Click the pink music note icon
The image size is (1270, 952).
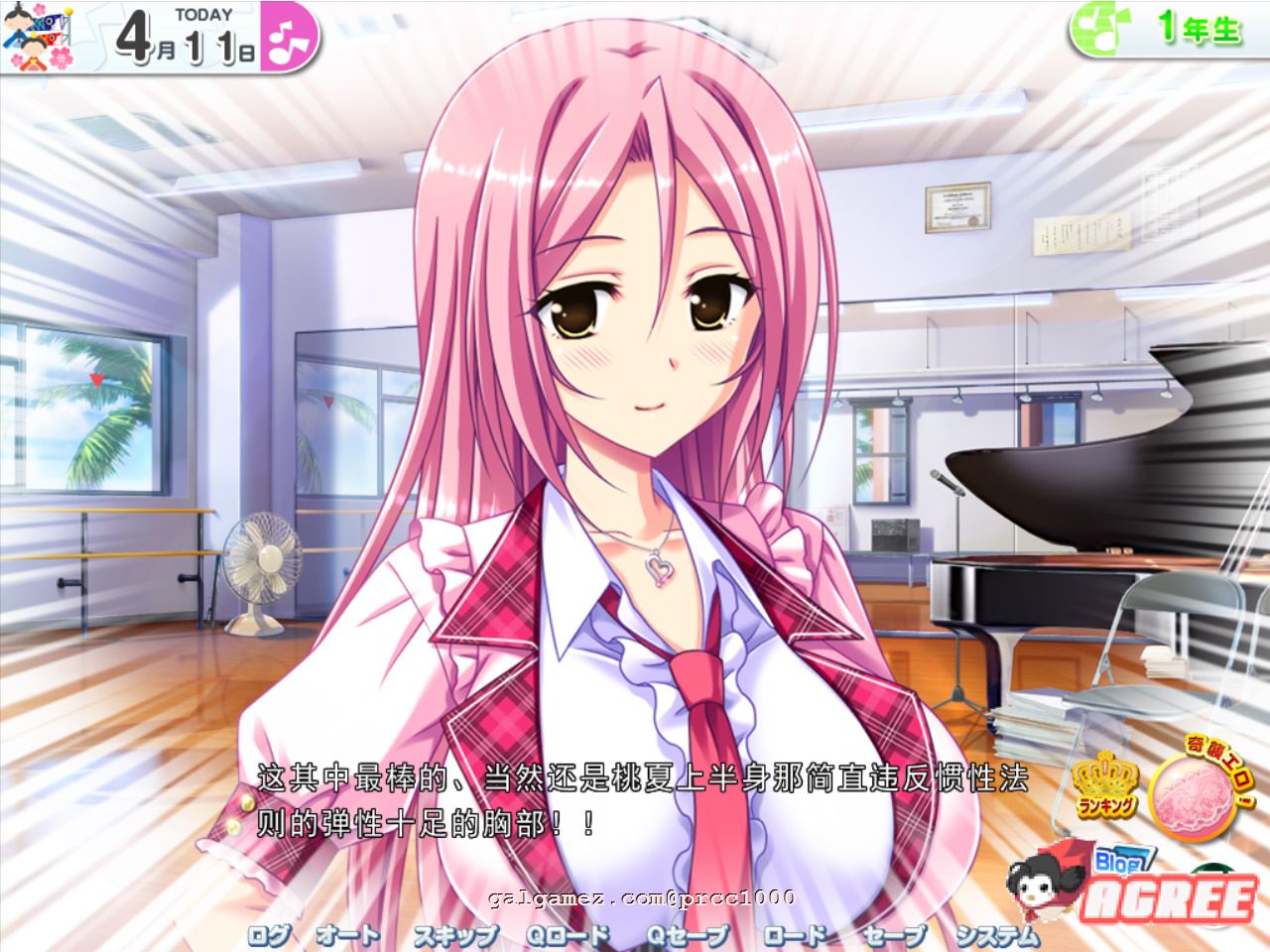[291, 39]
